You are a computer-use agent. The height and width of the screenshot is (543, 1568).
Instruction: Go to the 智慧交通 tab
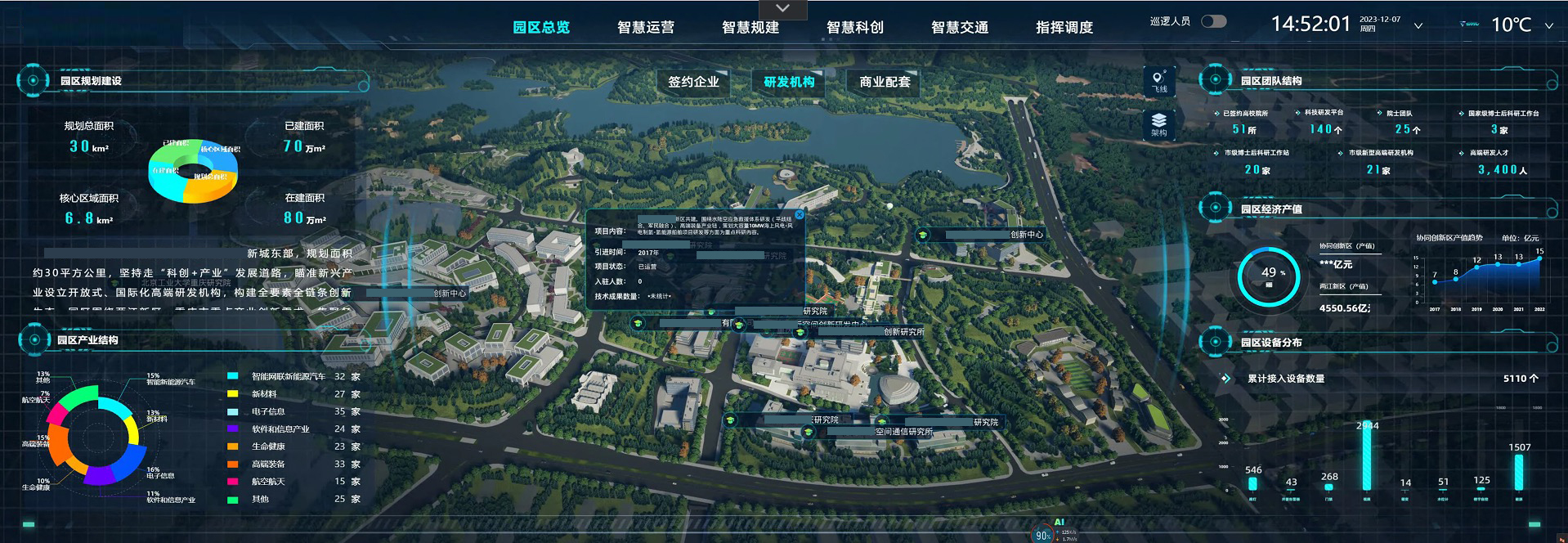tap(959, 27)
